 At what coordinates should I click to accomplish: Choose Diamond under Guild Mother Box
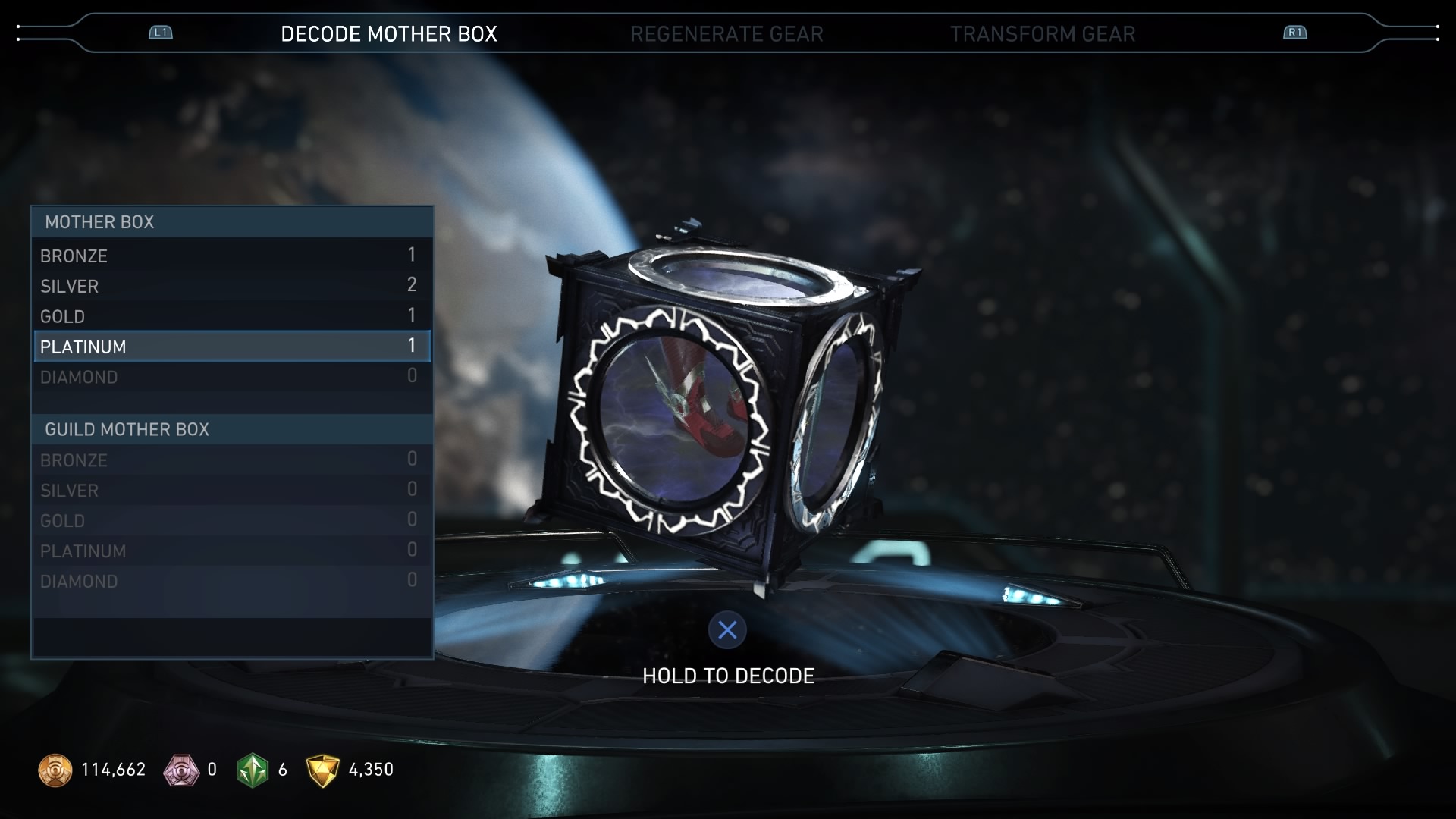pyautogui.click(x=231, y=582)
